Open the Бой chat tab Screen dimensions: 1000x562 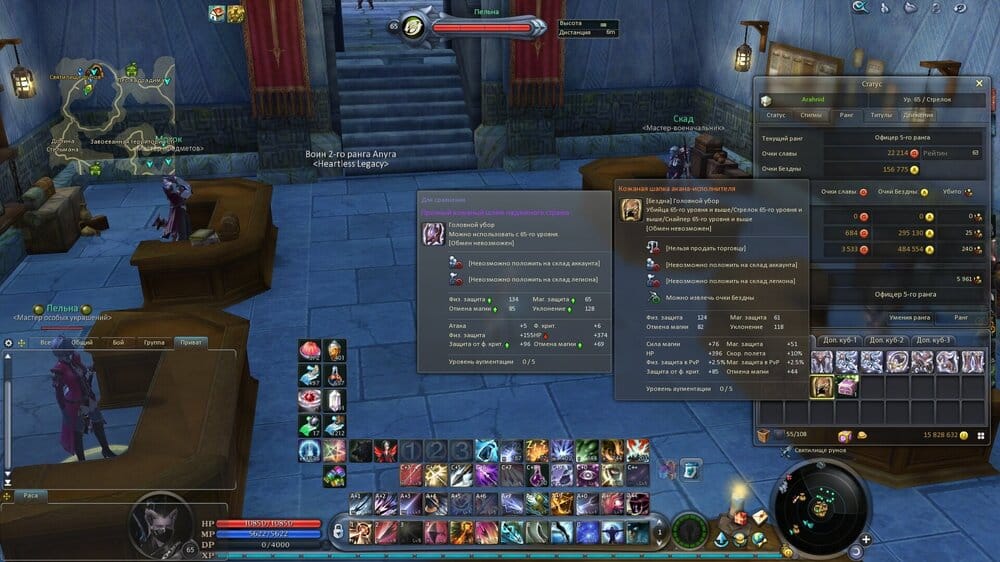(x=118, y=342)
